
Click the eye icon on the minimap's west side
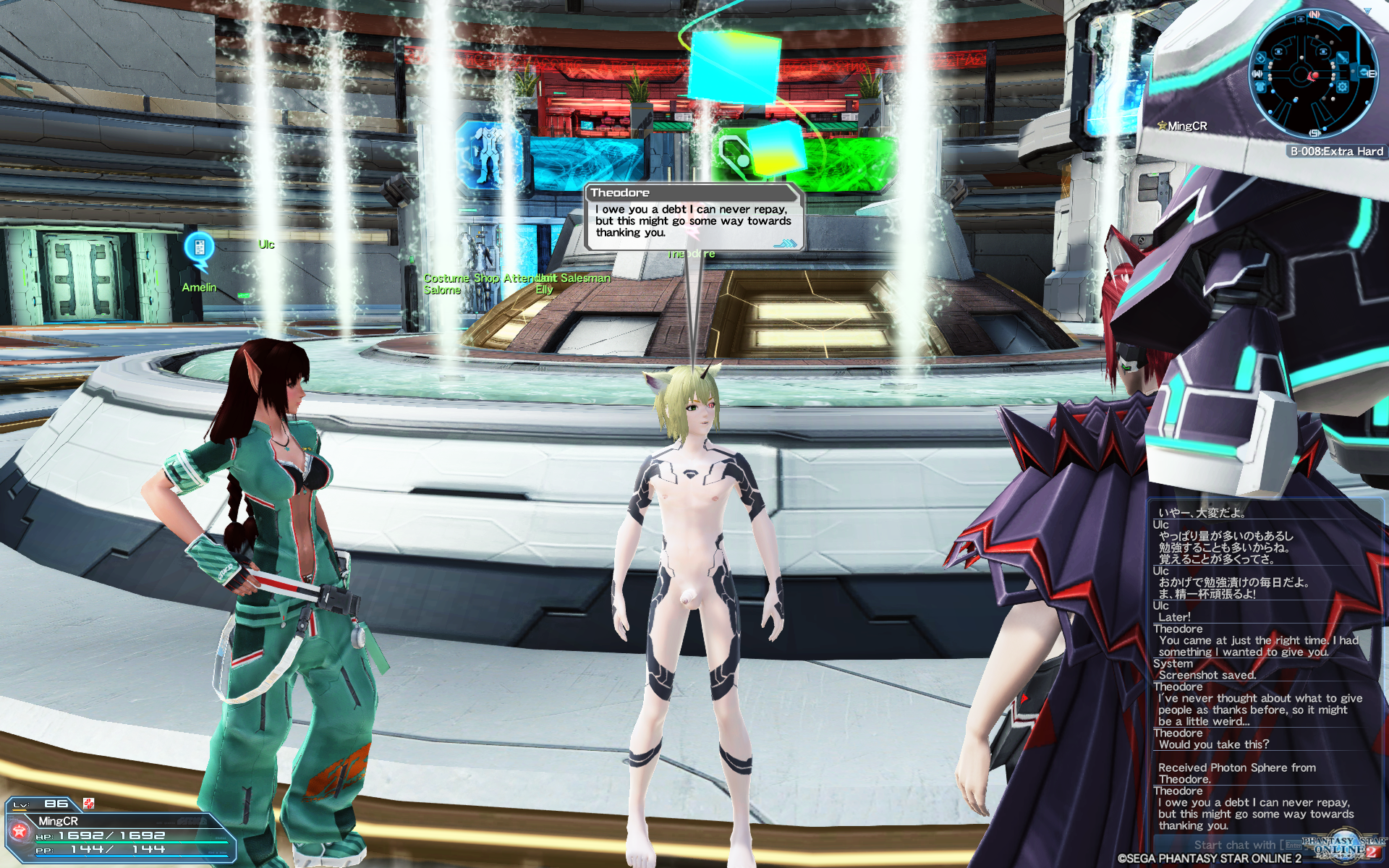click(x=1260, y=59)
